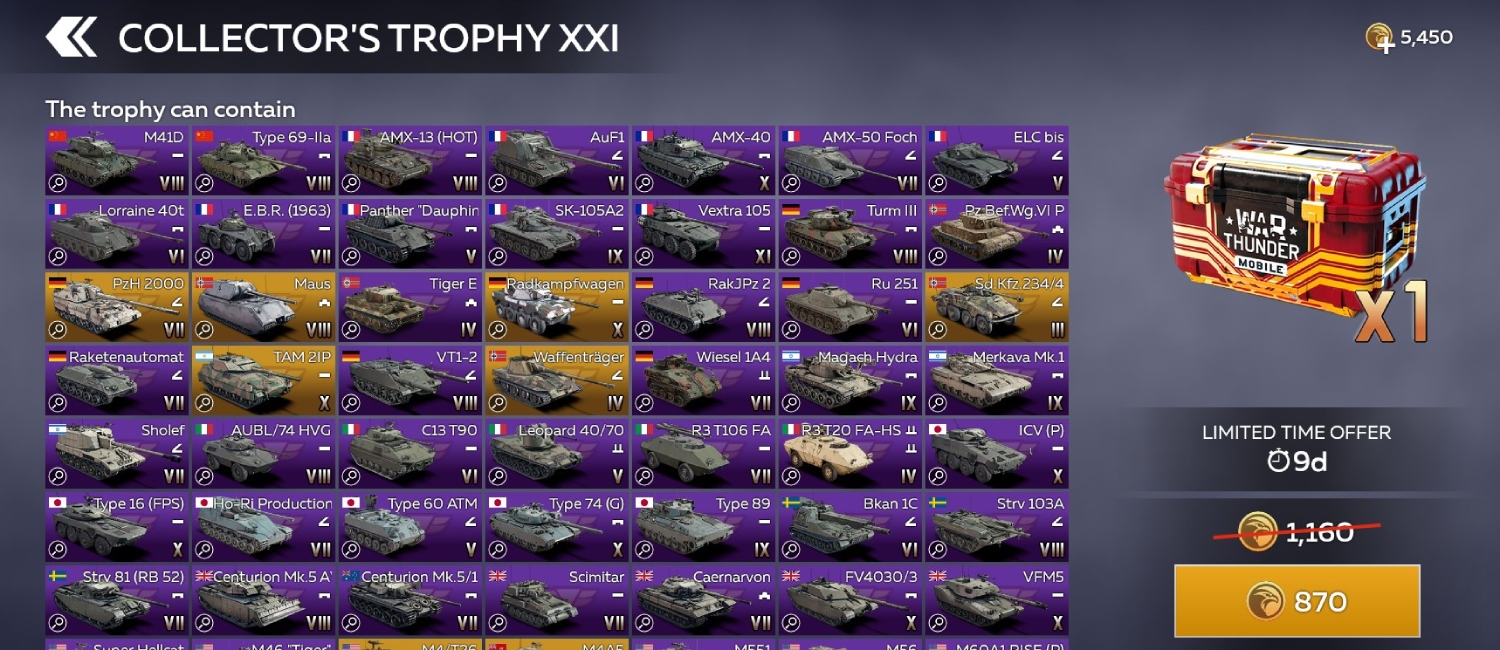Choose the Leopard 40/70 tile
The height and width of the screenshot is (650, 1500).
point(557,453)
